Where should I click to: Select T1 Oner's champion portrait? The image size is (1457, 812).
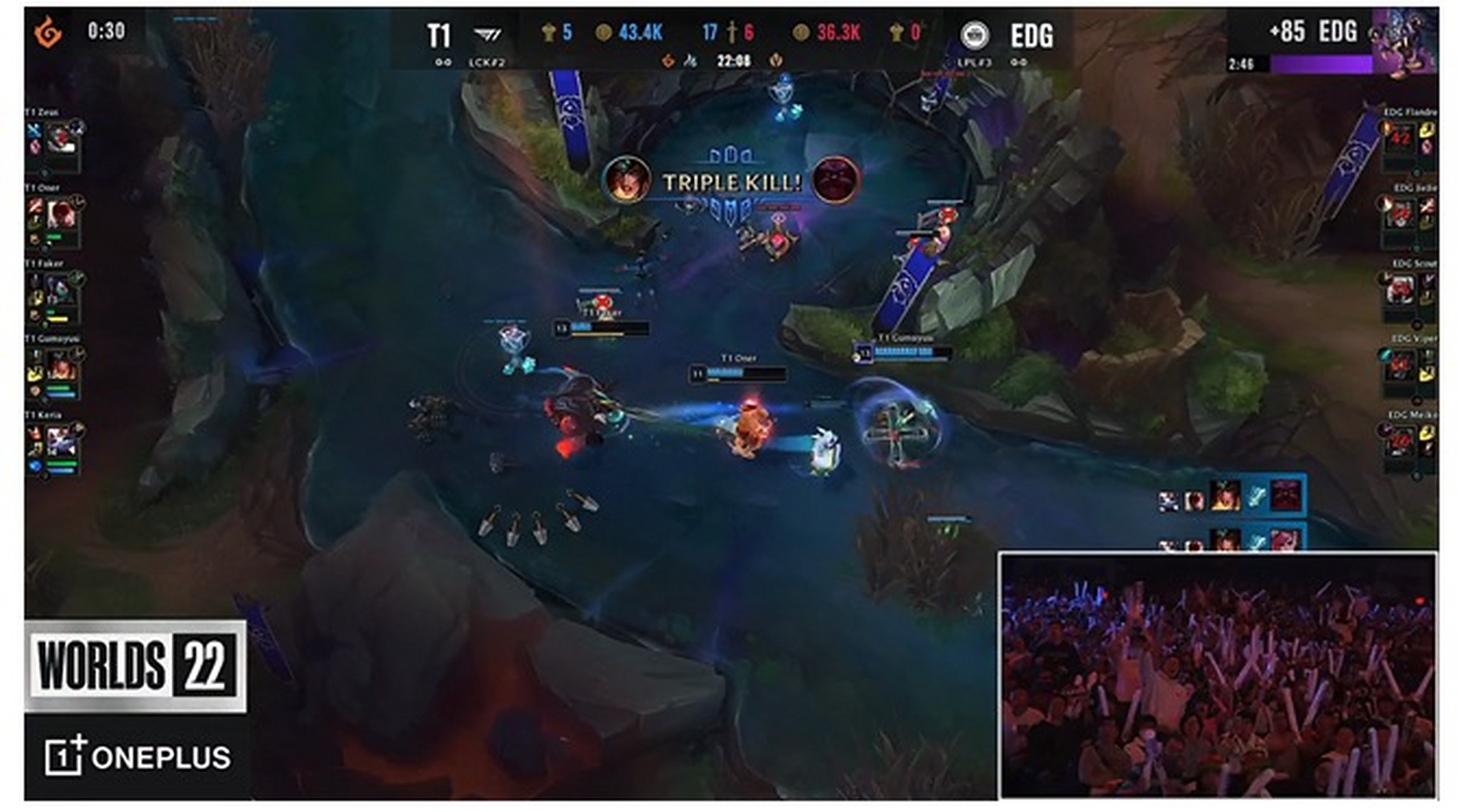pyautogui.click(x=62, y=214)
